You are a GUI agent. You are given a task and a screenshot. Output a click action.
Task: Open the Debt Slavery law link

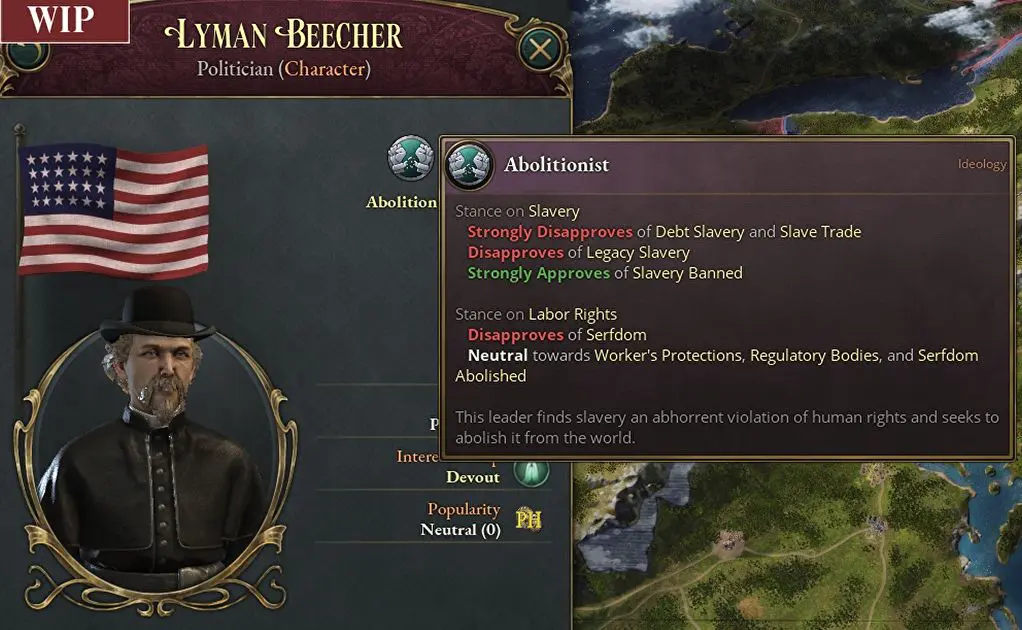(x=700, y=232)
